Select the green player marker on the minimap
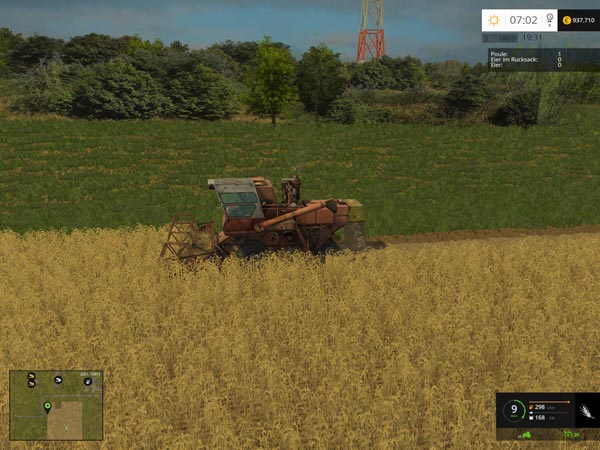This screenshot has width=600, height=450. [x=47, y=406]
